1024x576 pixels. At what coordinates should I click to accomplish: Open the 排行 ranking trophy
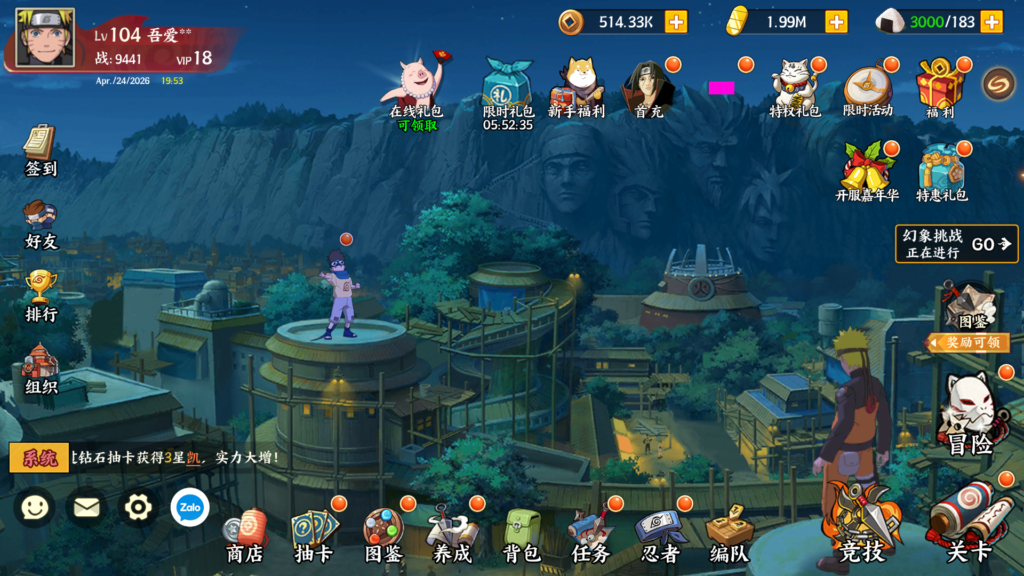click(41, 296)
